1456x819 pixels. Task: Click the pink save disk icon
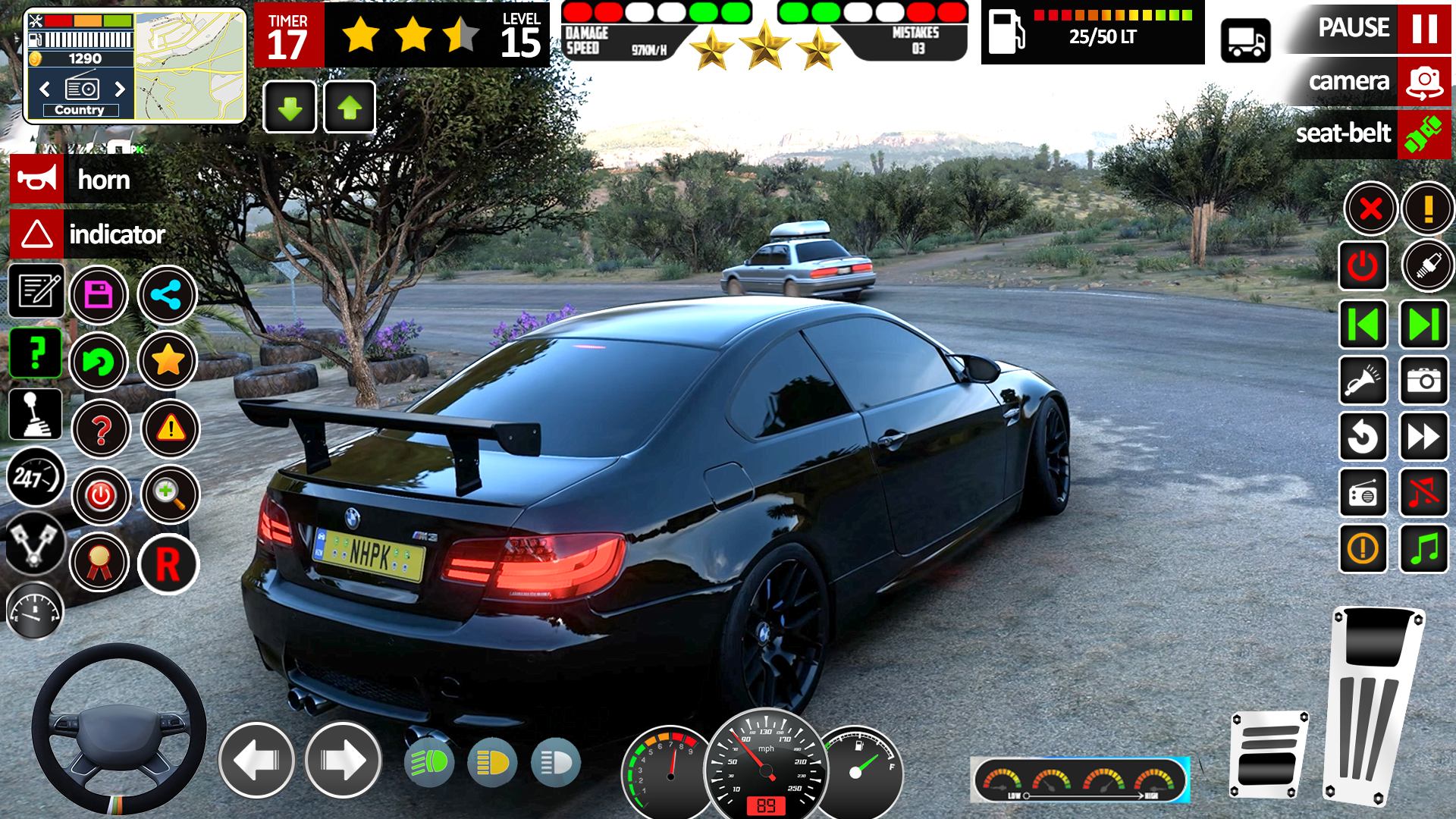coord(99,294)
